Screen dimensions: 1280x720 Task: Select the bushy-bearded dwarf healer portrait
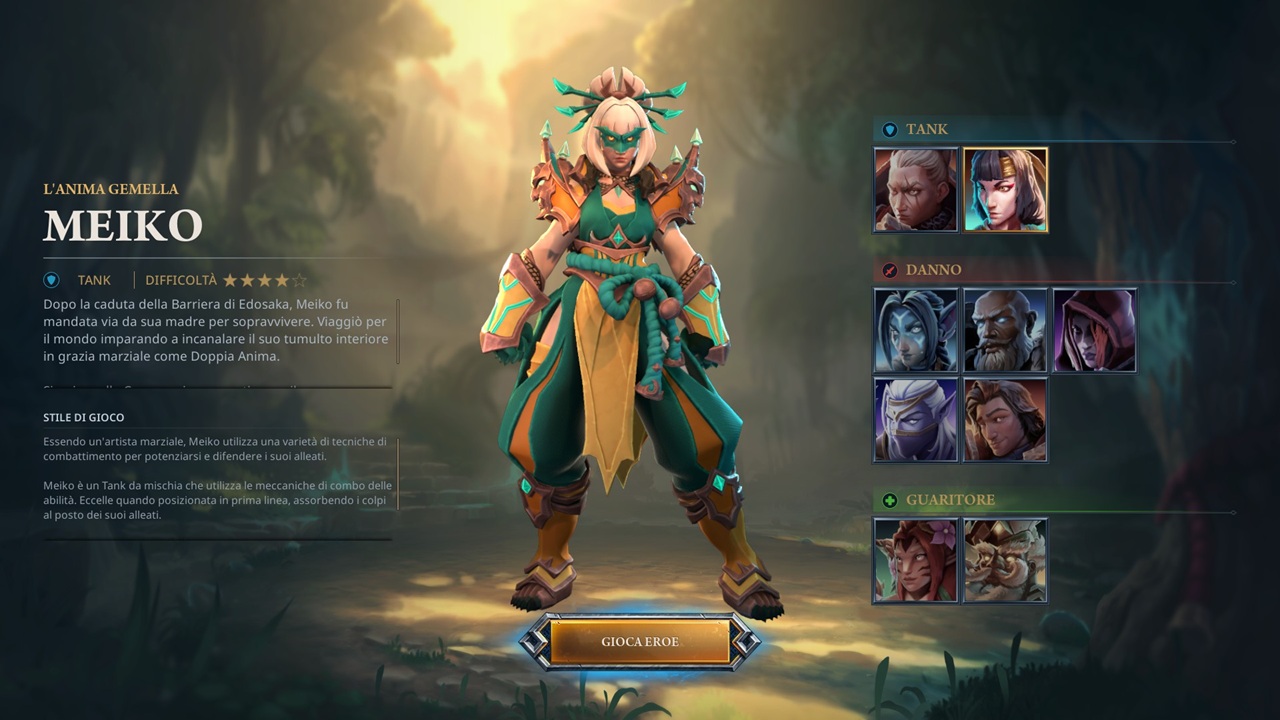click(x=1005, y=560)
